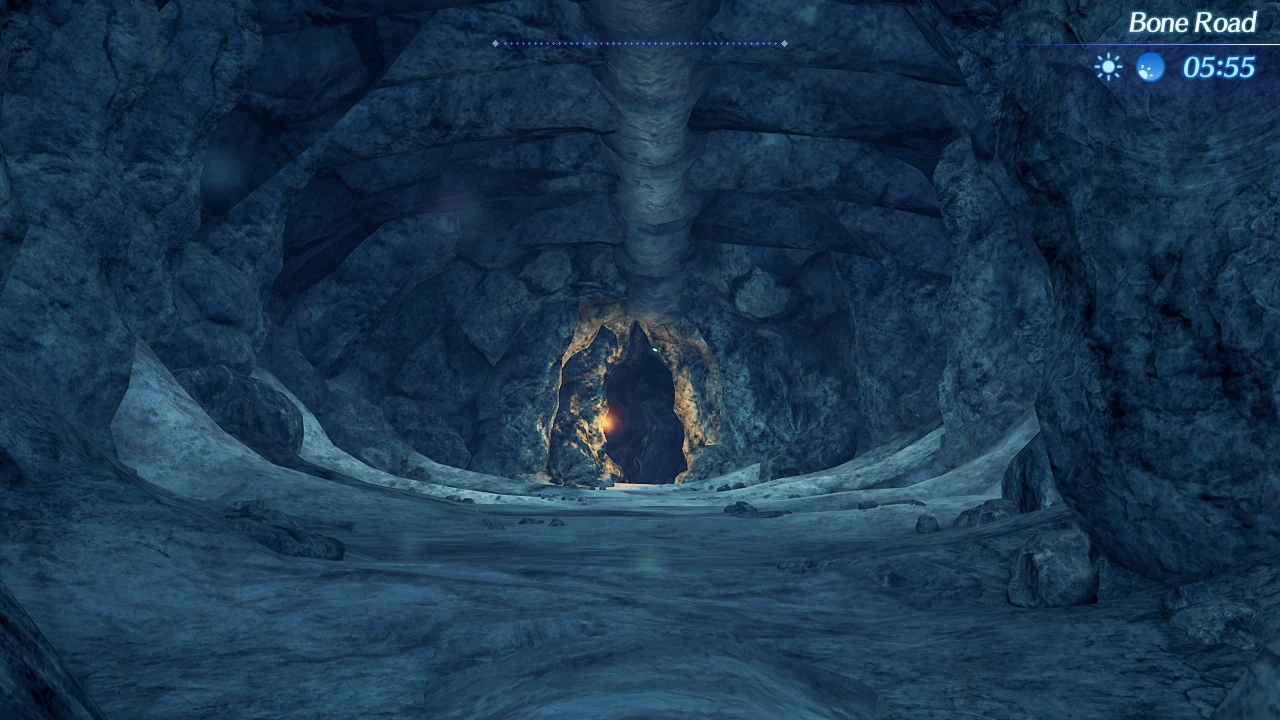Expand the Bone Road location header
This screenshot has height=720, width=1280.
1192,22
